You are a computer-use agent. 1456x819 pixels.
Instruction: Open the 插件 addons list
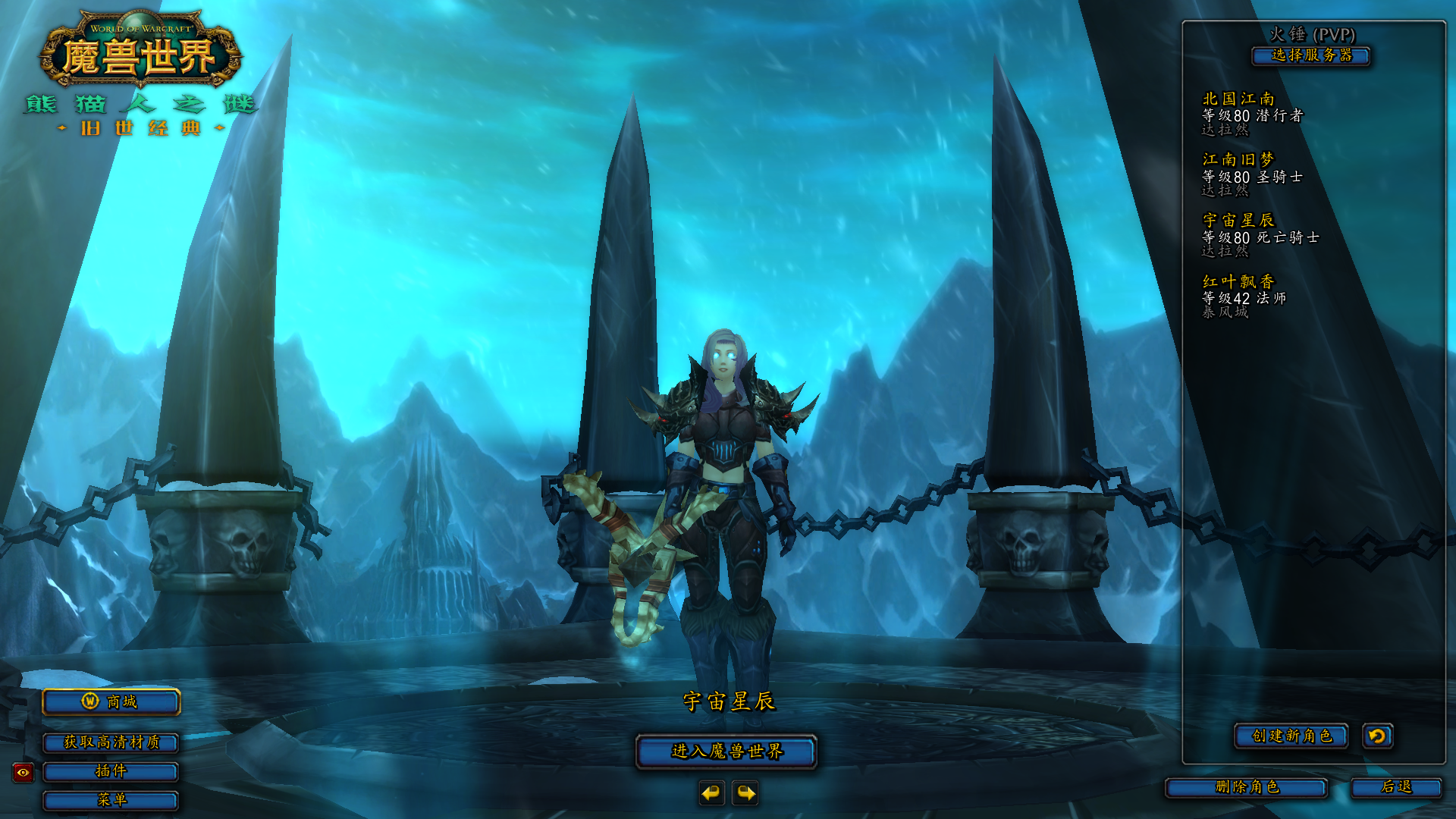111,771
